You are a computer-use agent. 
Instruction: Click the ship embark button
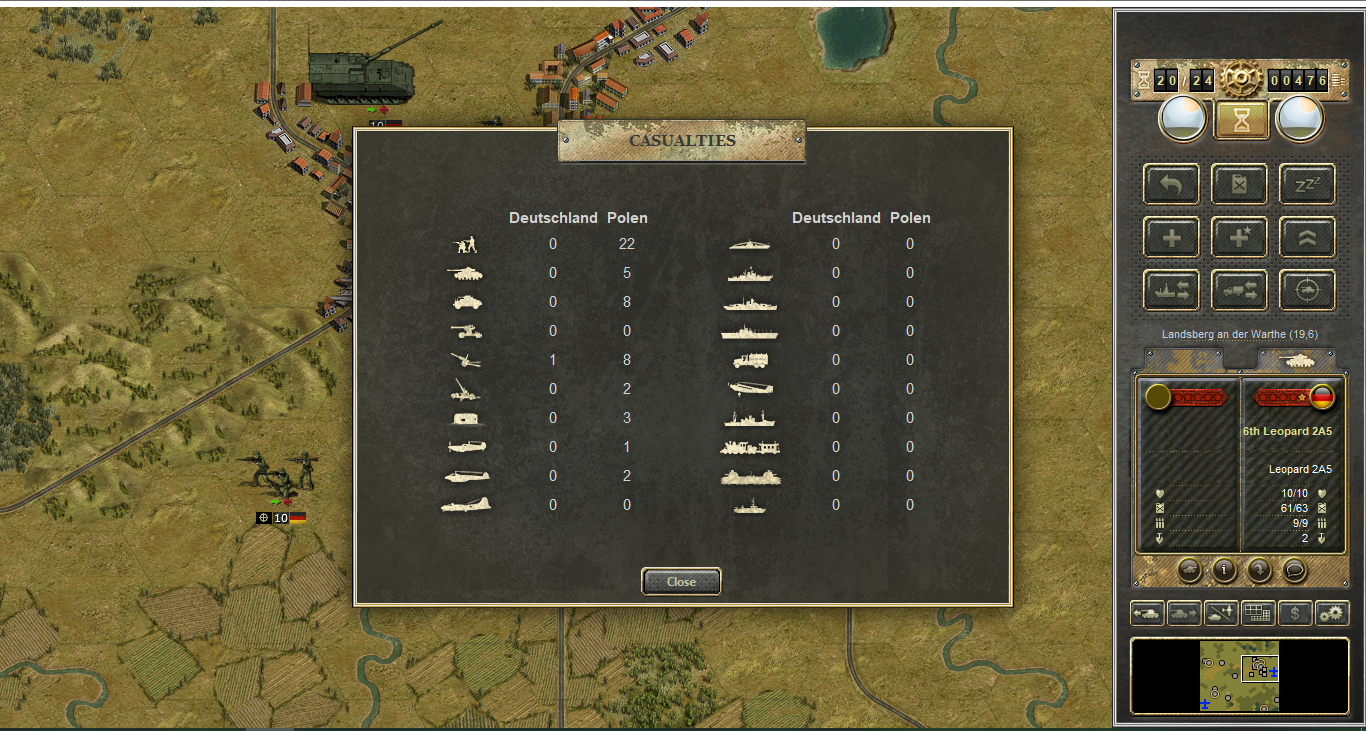point(1172,290)
